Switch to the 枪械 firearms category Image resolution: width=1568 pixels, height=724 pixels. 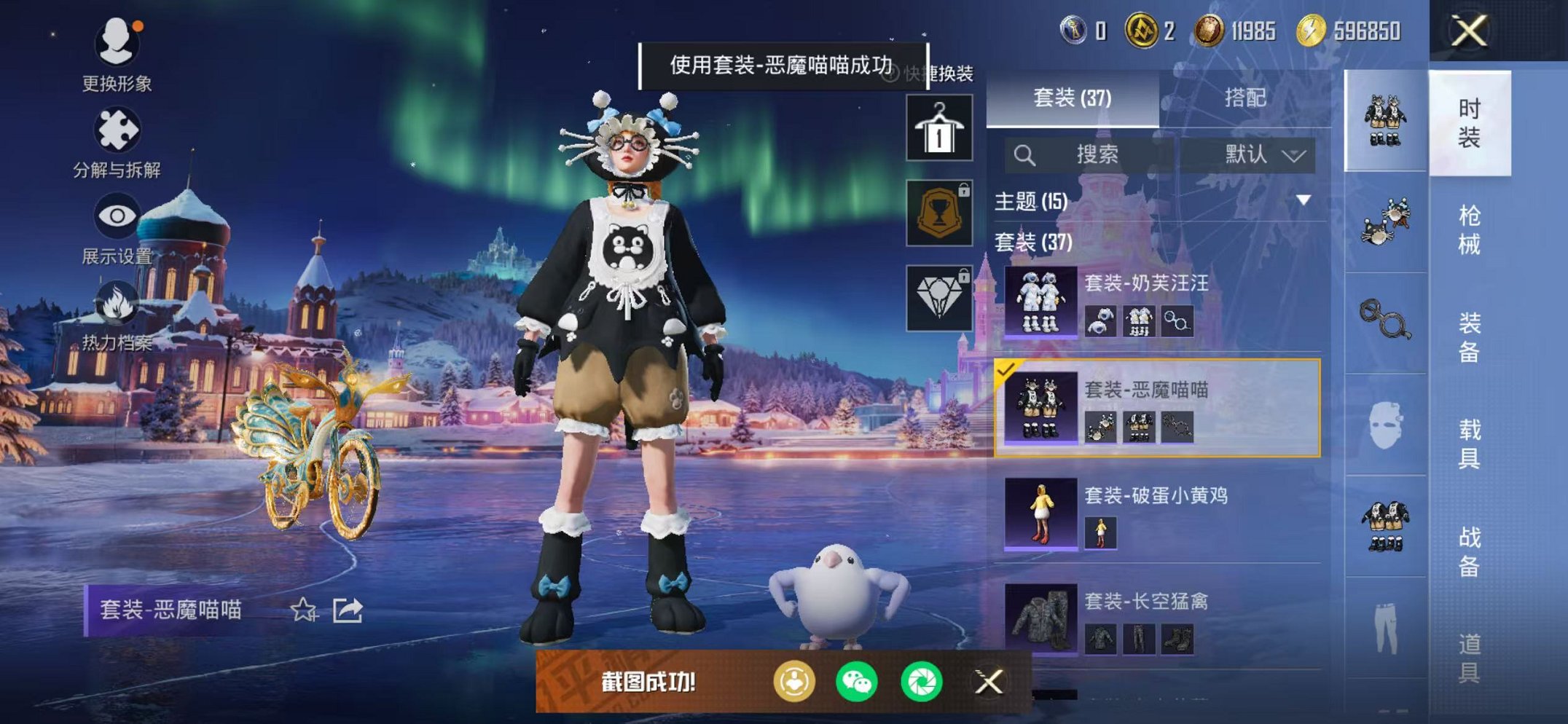pos(1469,229)
